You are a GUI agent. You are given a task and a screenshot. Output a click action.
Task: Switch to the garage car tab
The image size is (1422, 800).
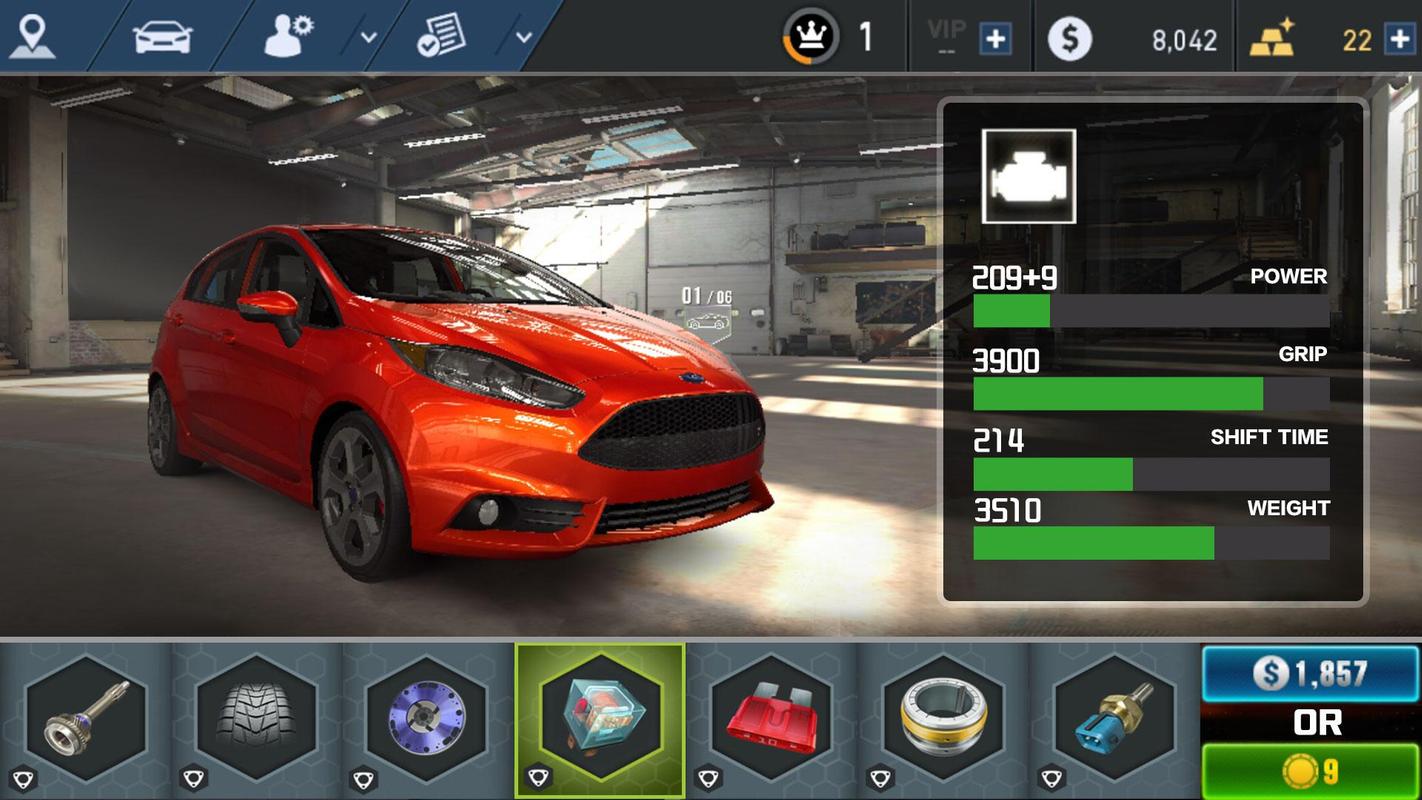(162, 36)
